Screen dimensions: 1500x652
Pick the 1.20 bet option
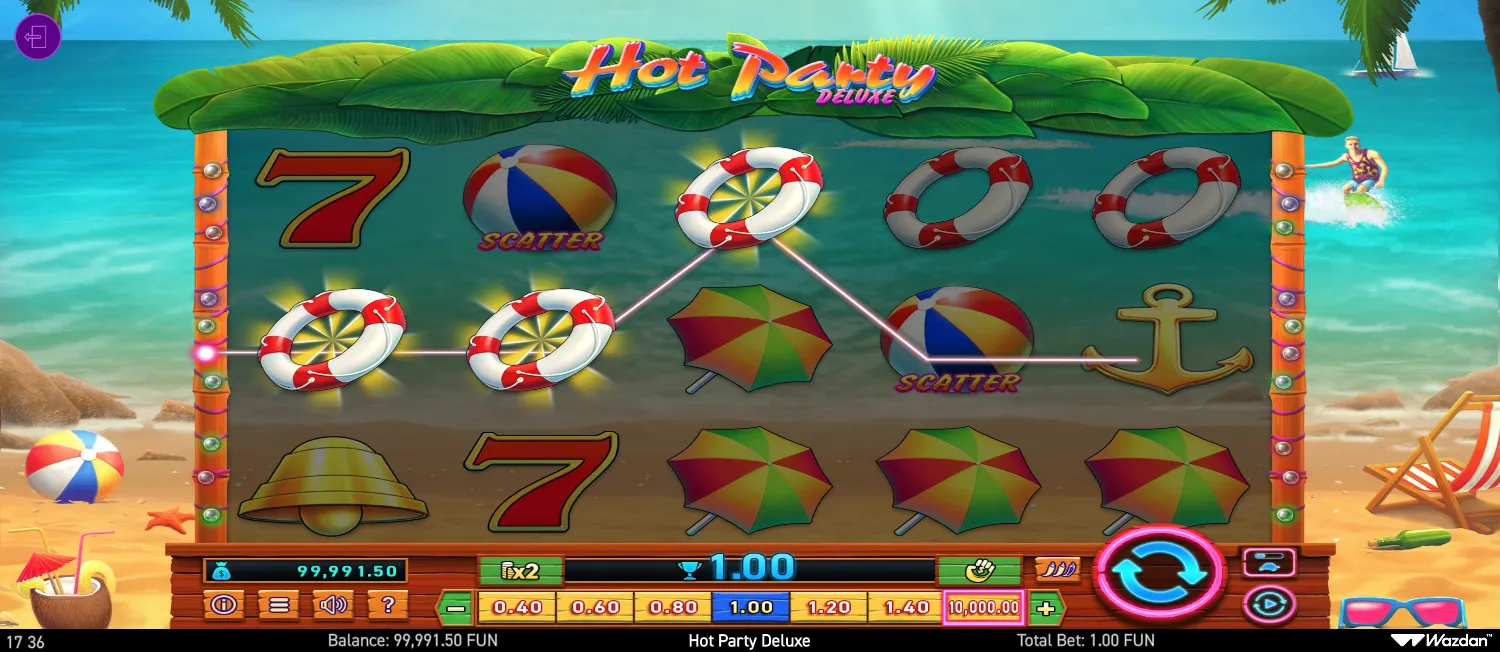(828, 607)
